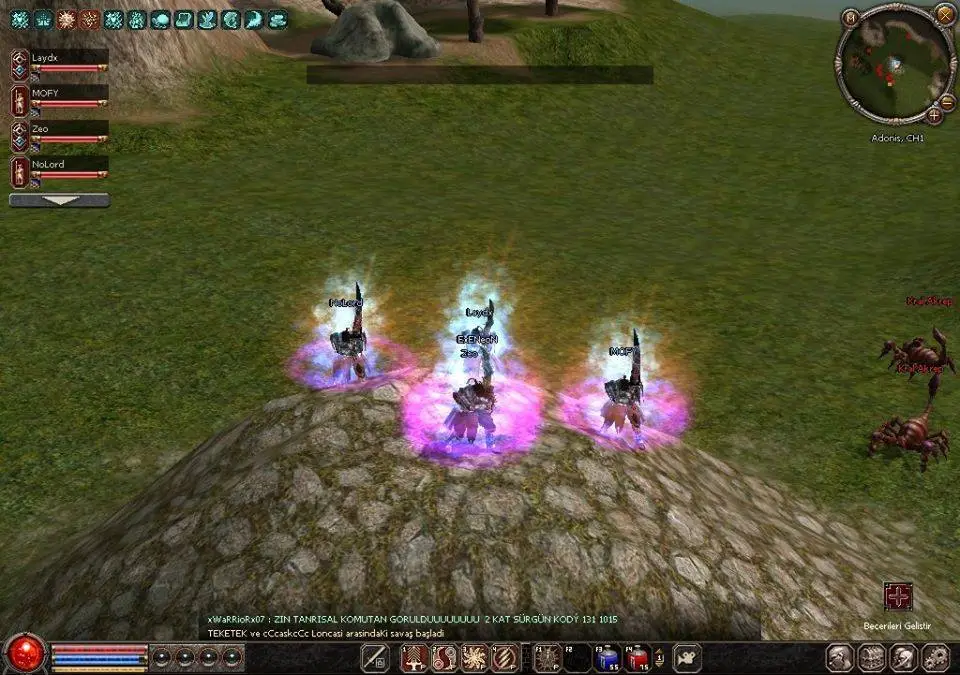Expand the party list down arrow

pyautogui.click(x=59, y=200)
